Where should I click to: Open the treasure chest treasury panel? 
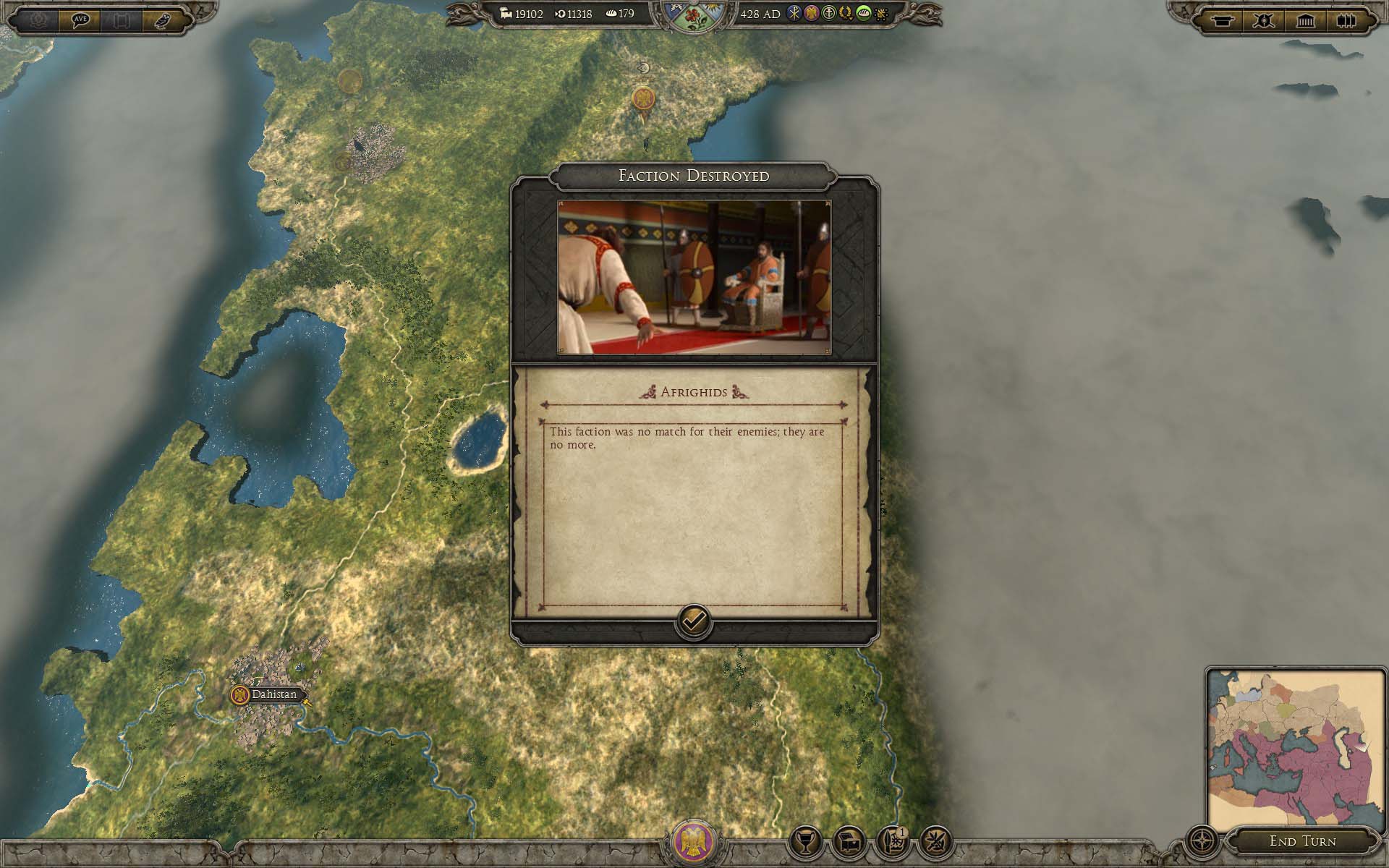[849, 842]
